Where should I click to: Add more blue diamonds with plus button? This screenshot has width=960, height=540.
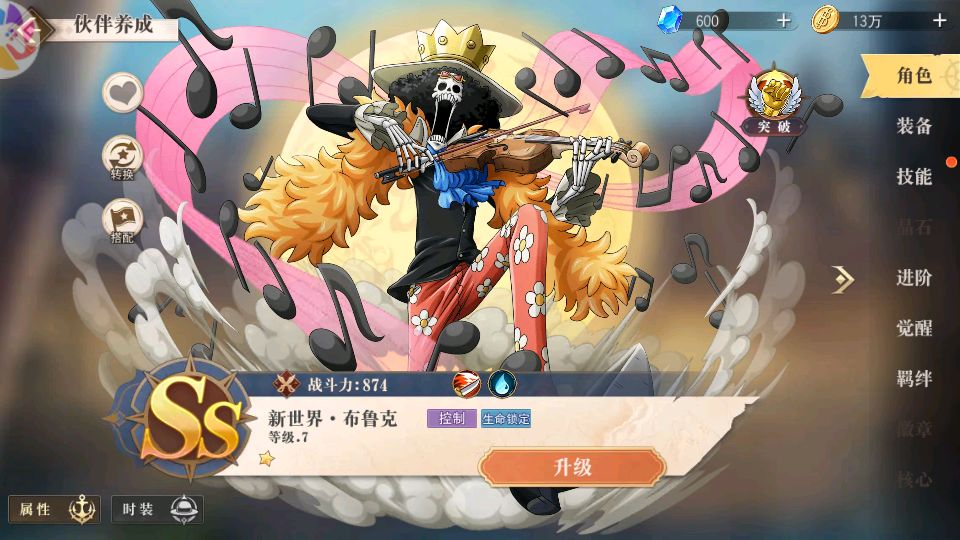point(783,20)
